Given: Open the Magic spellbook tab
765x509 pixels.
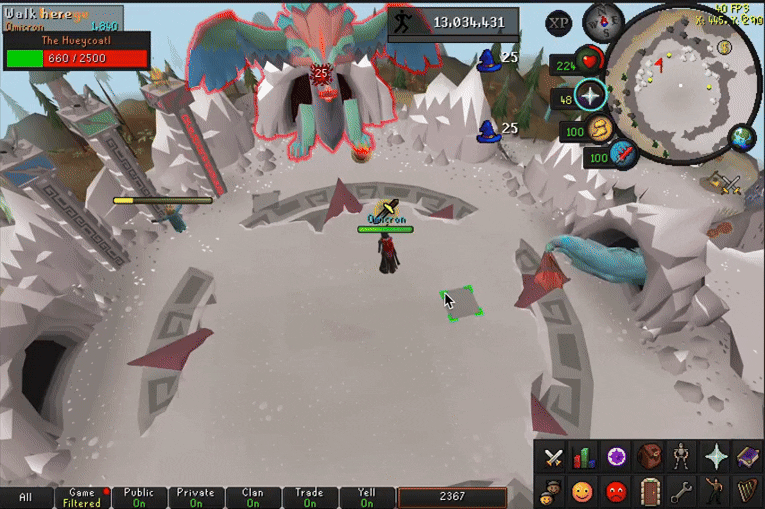Looking at the screenshot, I should (747, 458).
